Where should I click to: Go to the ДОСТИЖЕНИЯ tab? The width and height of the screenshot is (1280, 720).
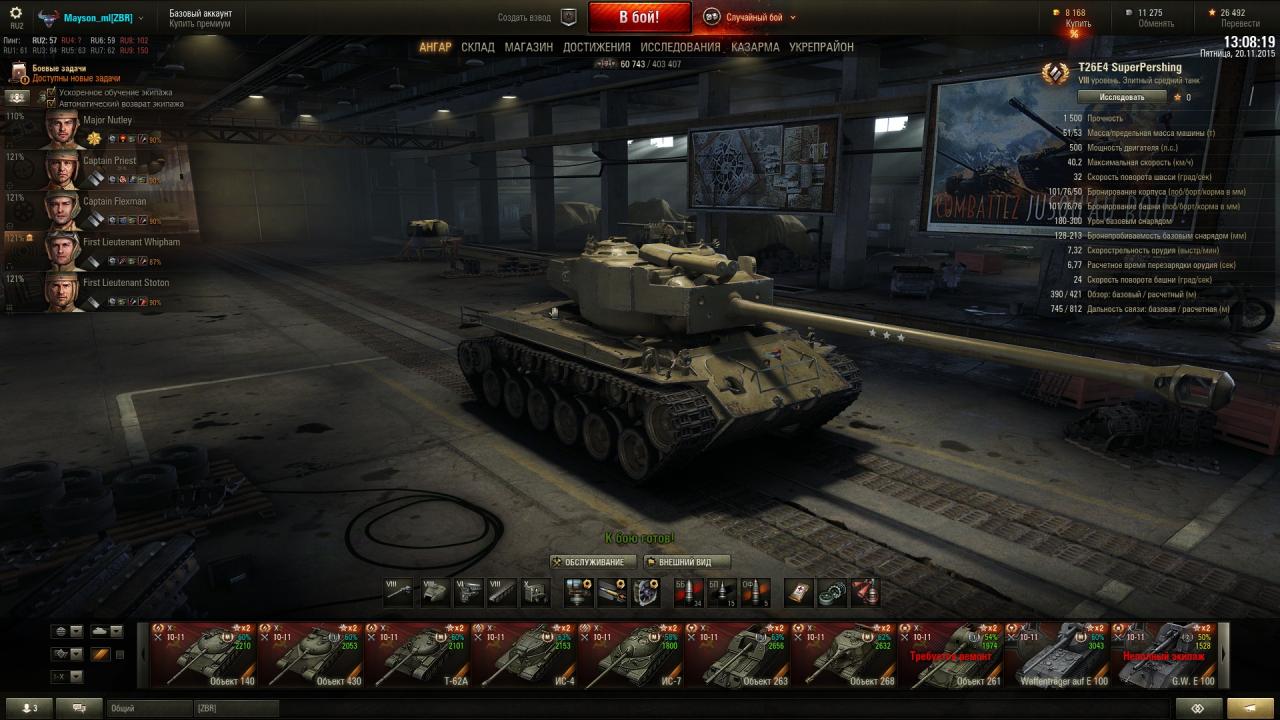596,47
